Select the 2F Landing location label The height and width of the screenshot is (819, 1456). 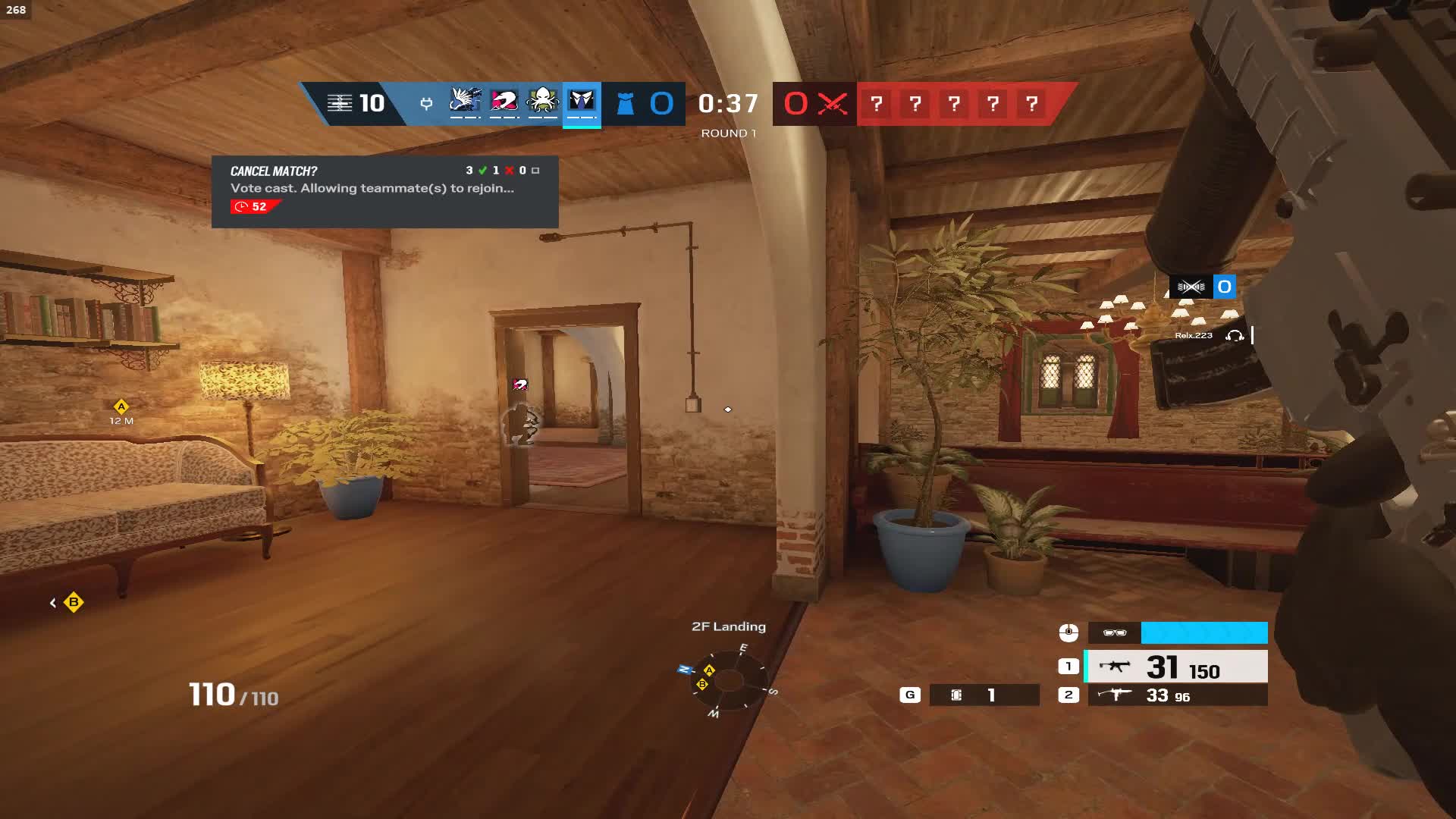[x=727, y=626]
